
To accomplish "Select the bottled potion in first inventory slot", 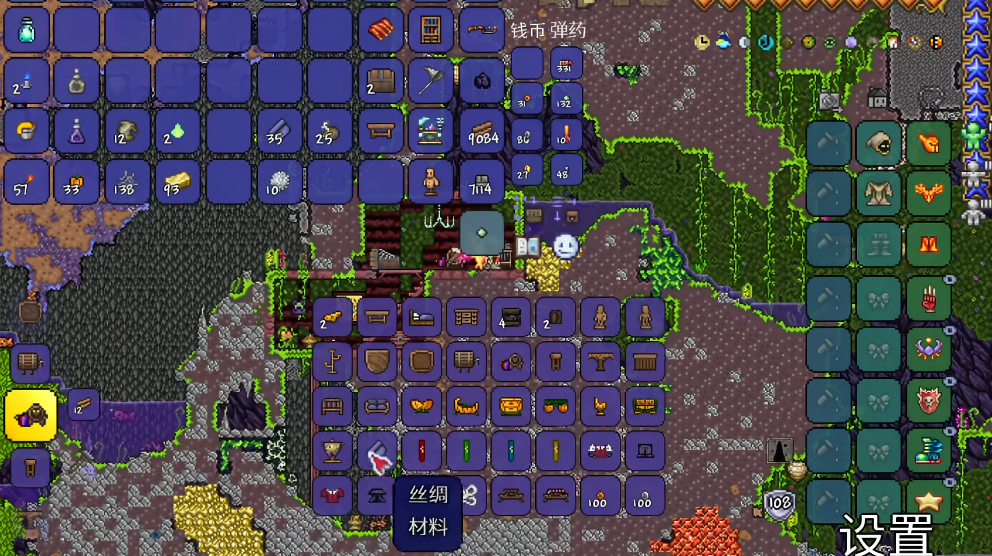I will (27, 30).
